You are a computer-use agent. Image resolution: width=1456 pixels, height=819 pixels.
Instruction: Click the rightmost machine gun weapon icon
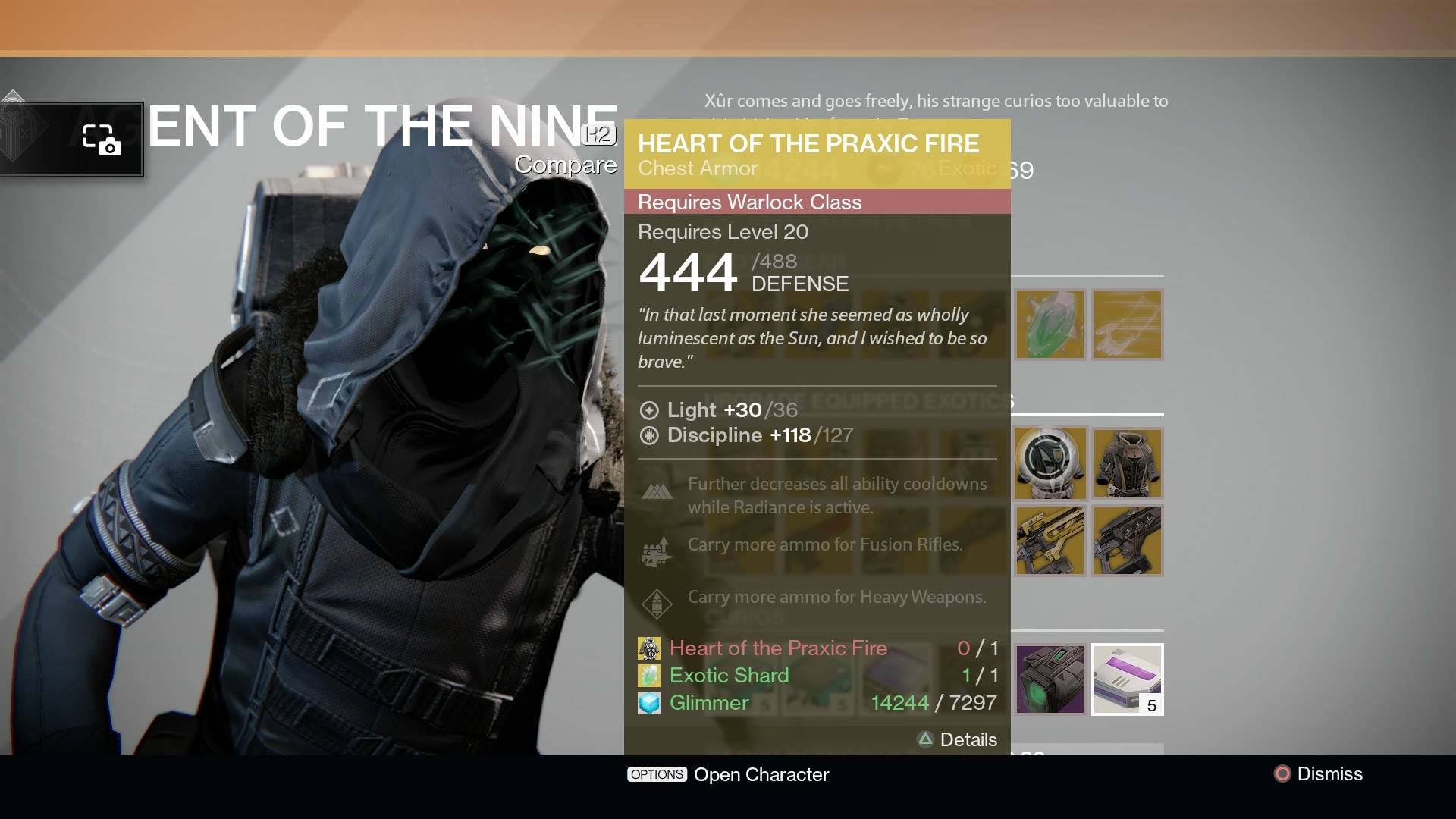point(1128,541)
